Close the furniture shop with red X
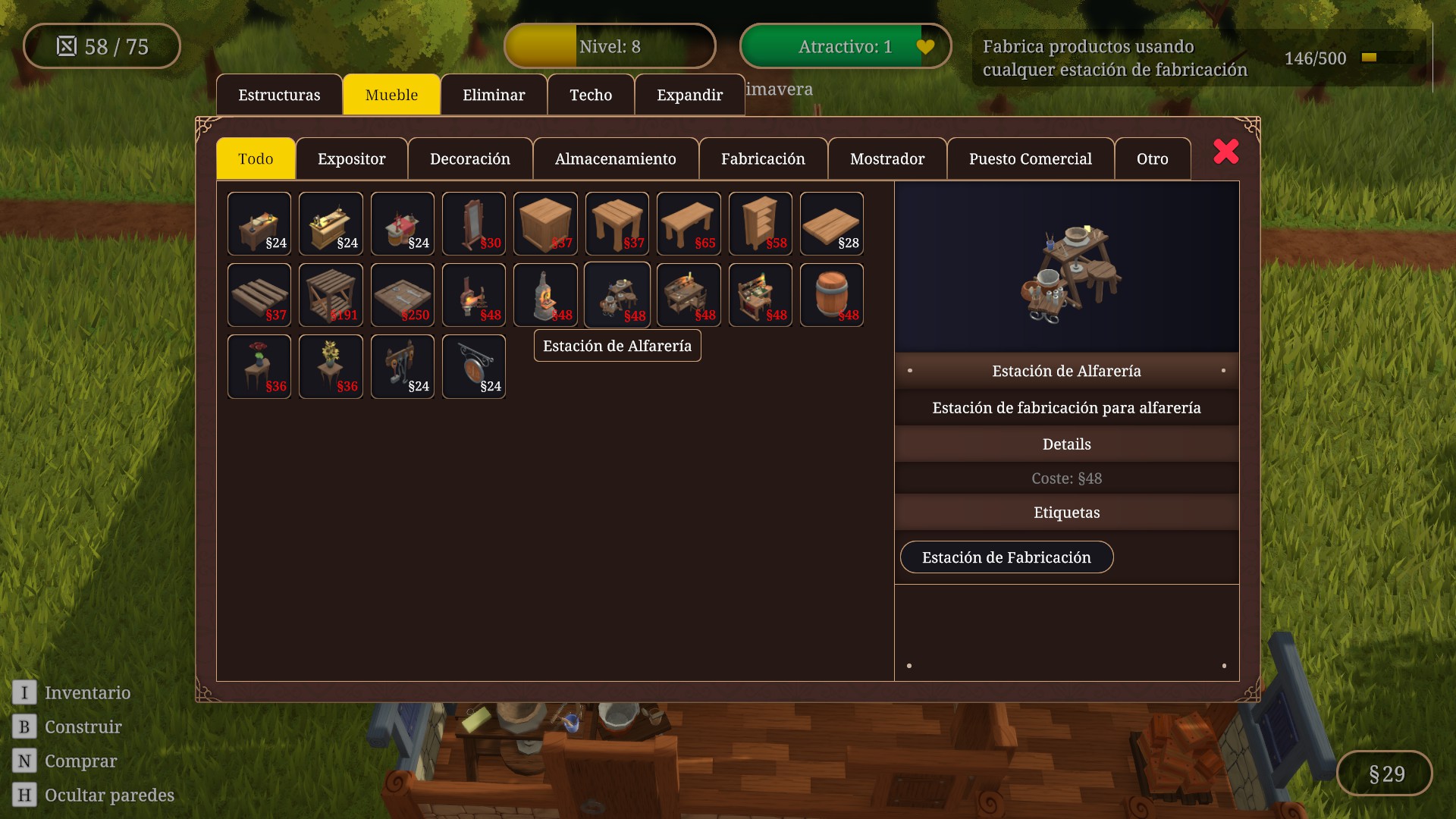 click(x=1225, y=152)
